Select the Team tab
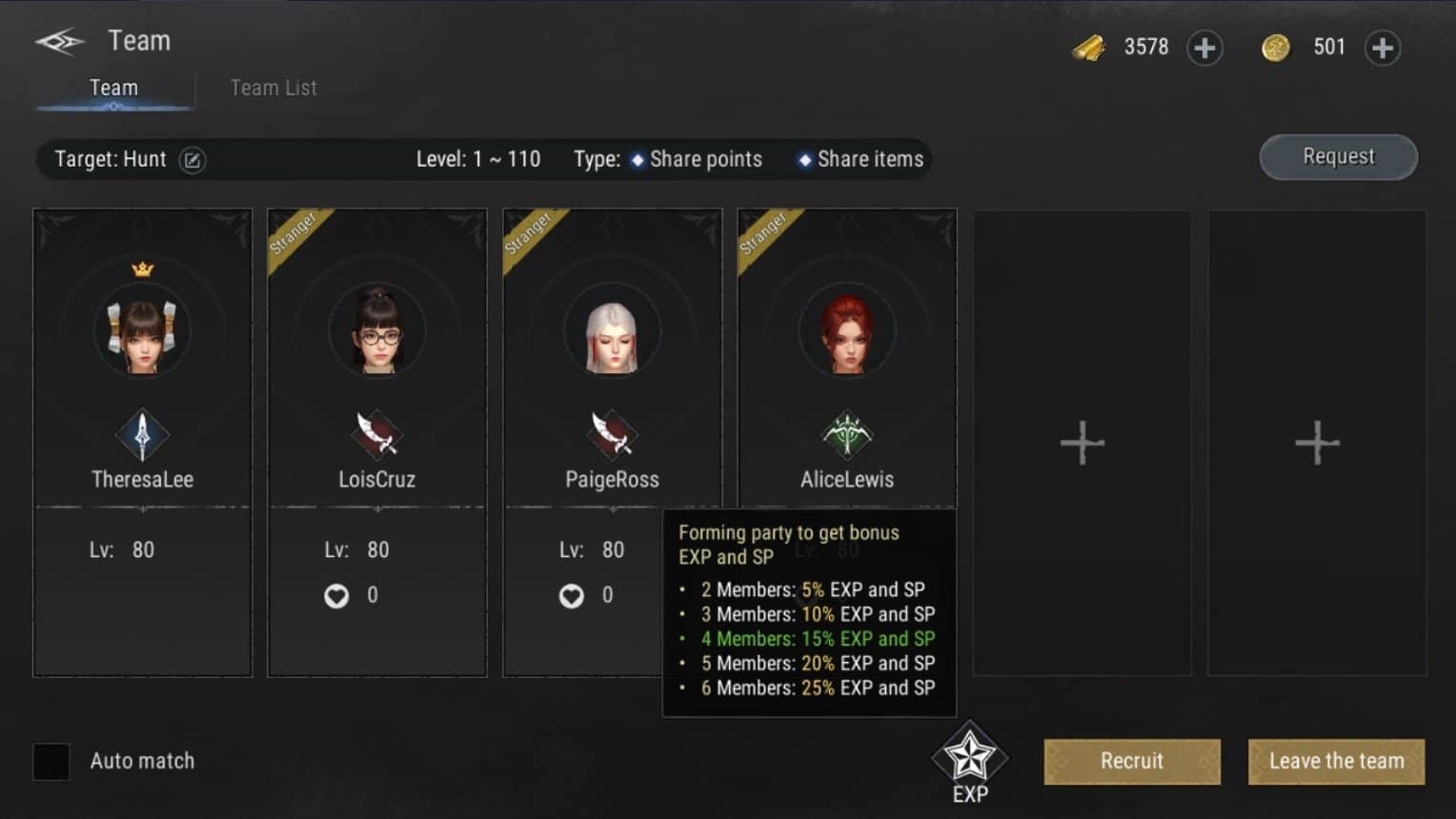Screen dimensions: 1456x819 click(x=113, y=88)
